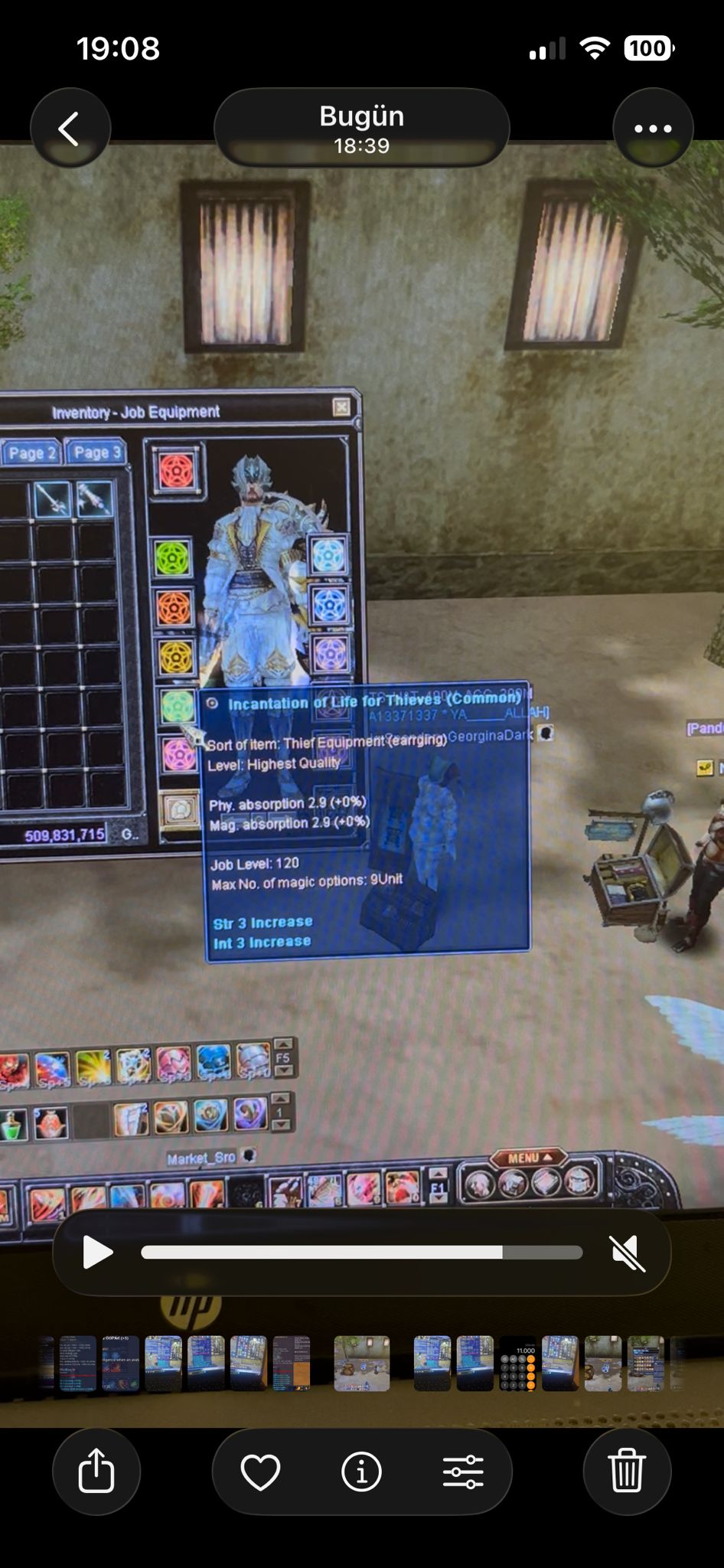724x1568 pixels.
Task: Expand the game MENU button
Action: [528, 1158]
